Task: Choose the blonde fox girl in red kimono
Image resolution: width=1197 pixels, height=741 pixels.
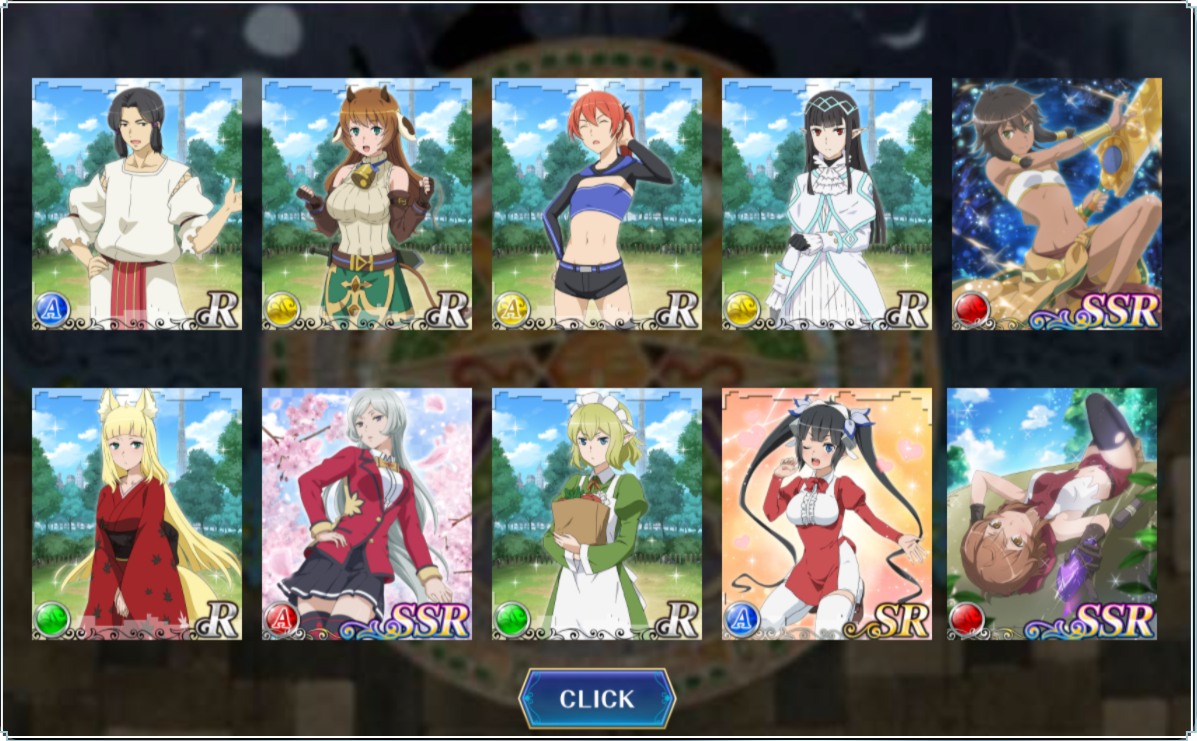Action: pos(137,514)
